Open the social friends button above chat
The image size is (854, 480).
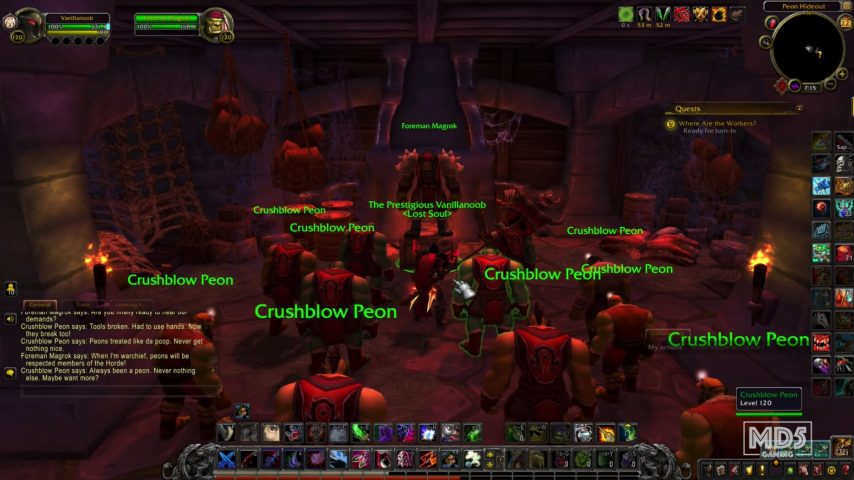10,289
